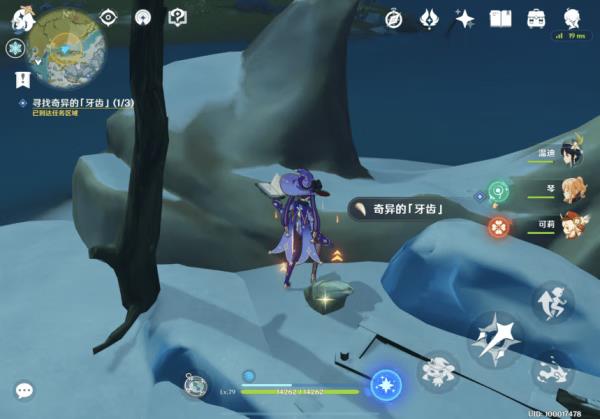Open the character head profile icon

tap(572, 17)
